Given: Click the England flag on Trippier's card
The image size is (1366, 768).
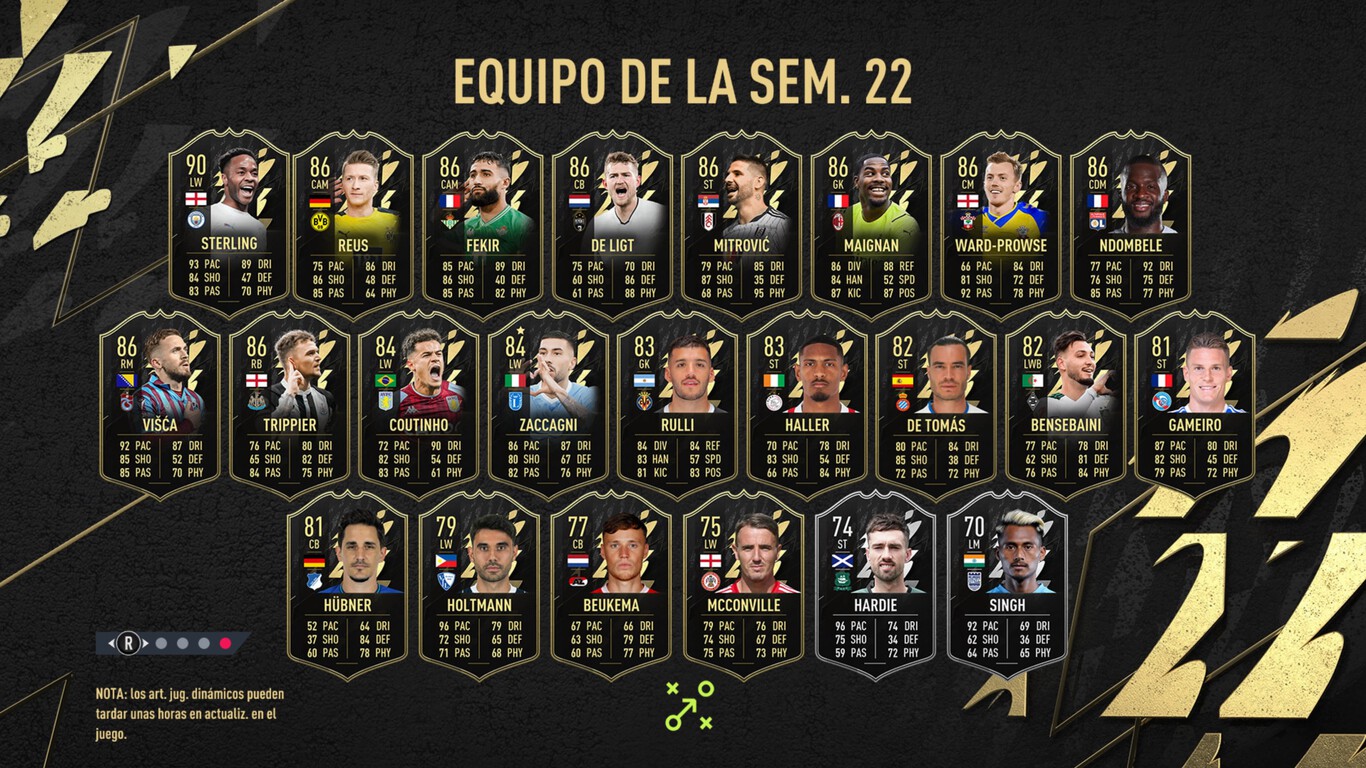Looking at the screenshot, I should click(256, 380).
